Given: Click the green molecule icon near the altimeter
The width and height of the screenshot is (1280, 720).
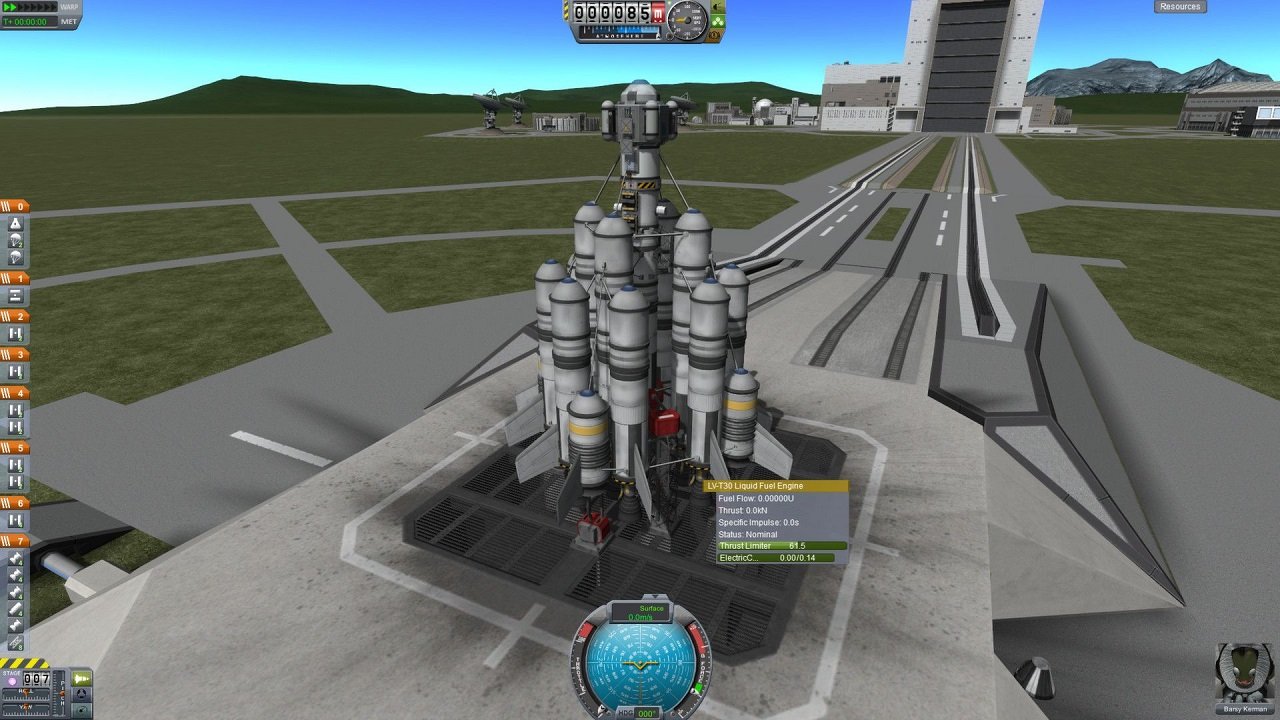Looking at the screenshot, I should tap(719, 21).
